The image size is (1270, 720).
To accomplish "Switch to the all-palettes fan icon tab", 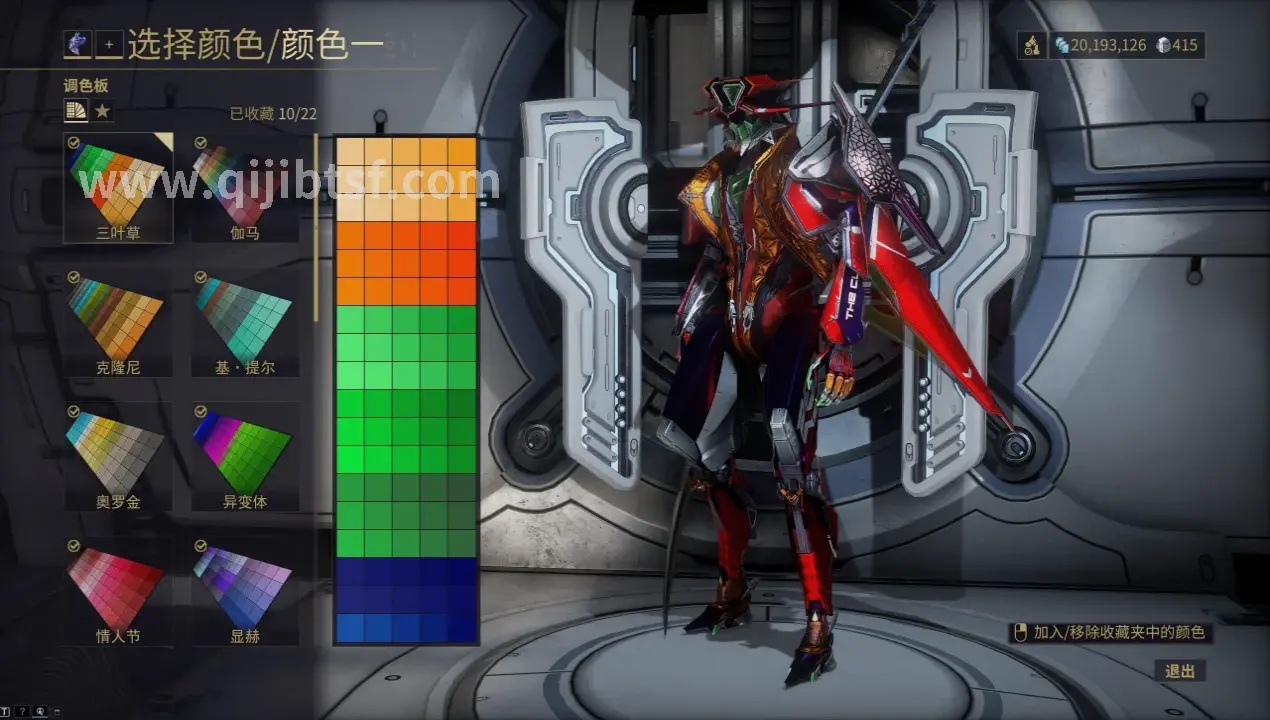I will tap(76, 111).
